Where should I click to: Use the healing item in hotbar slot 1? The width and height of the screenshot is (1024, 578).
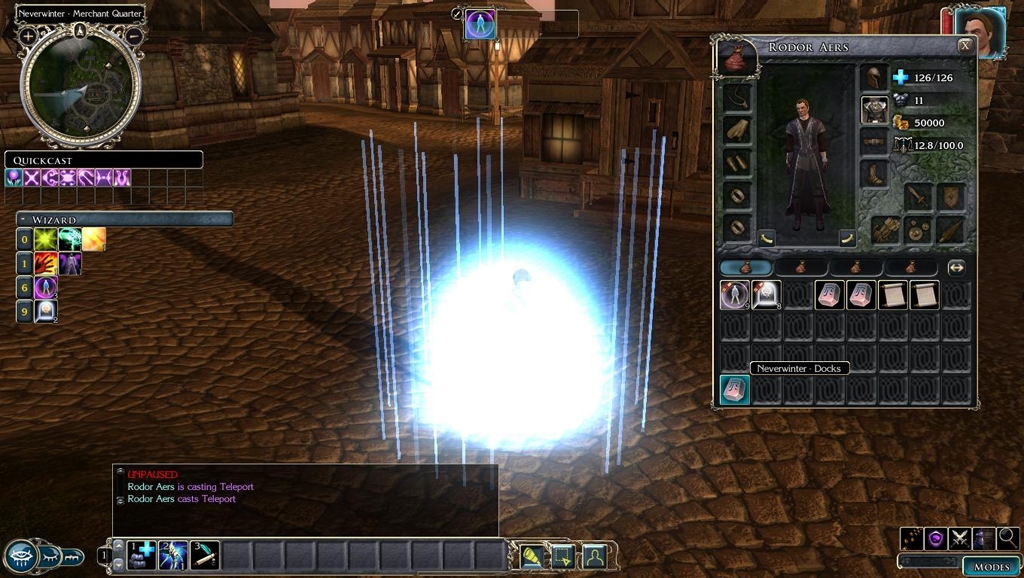tap(142, 554)
